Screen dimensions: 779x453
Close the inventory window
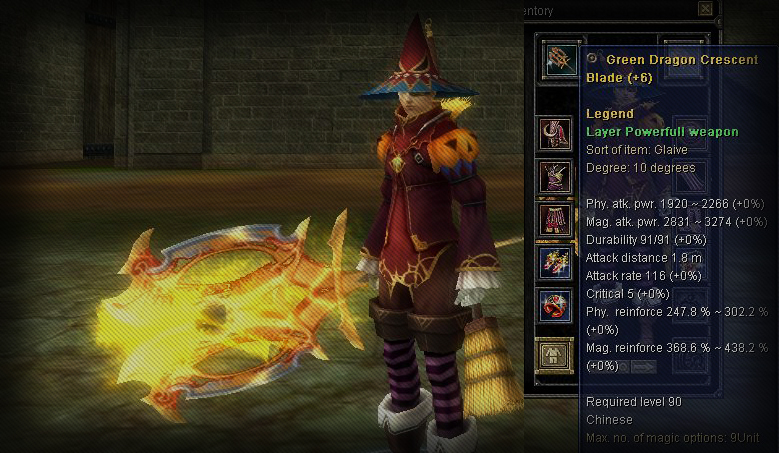706,8
